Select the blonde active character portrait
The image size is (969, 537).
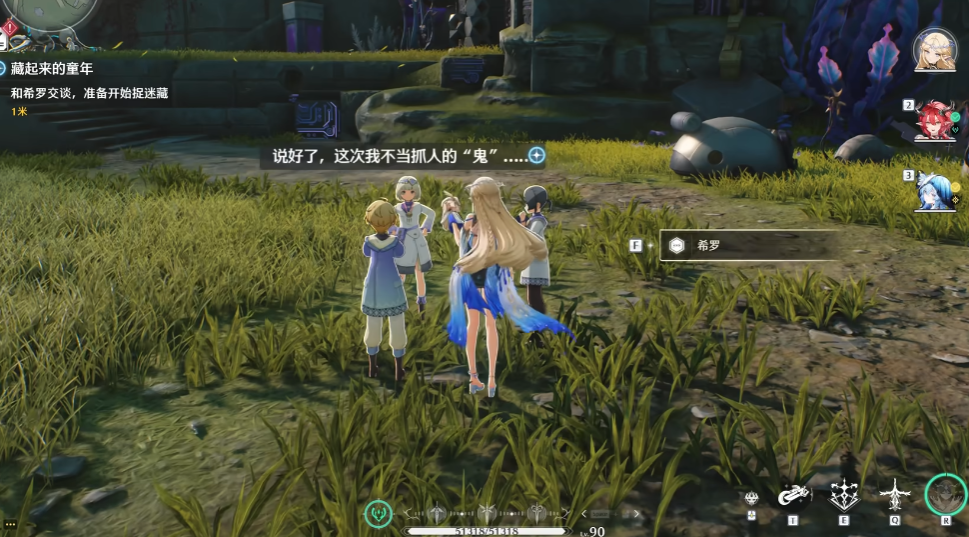[x=934, y=50]
